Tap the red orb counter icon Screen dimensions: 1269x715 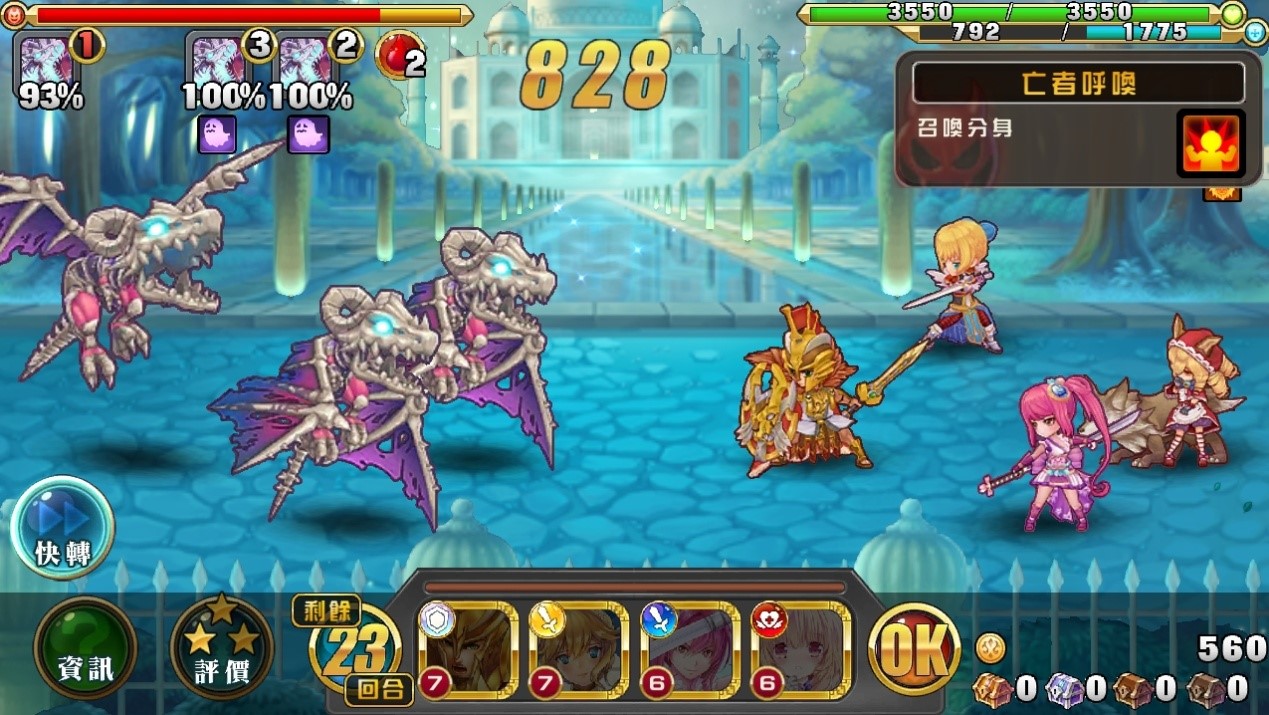pos(399,56)
